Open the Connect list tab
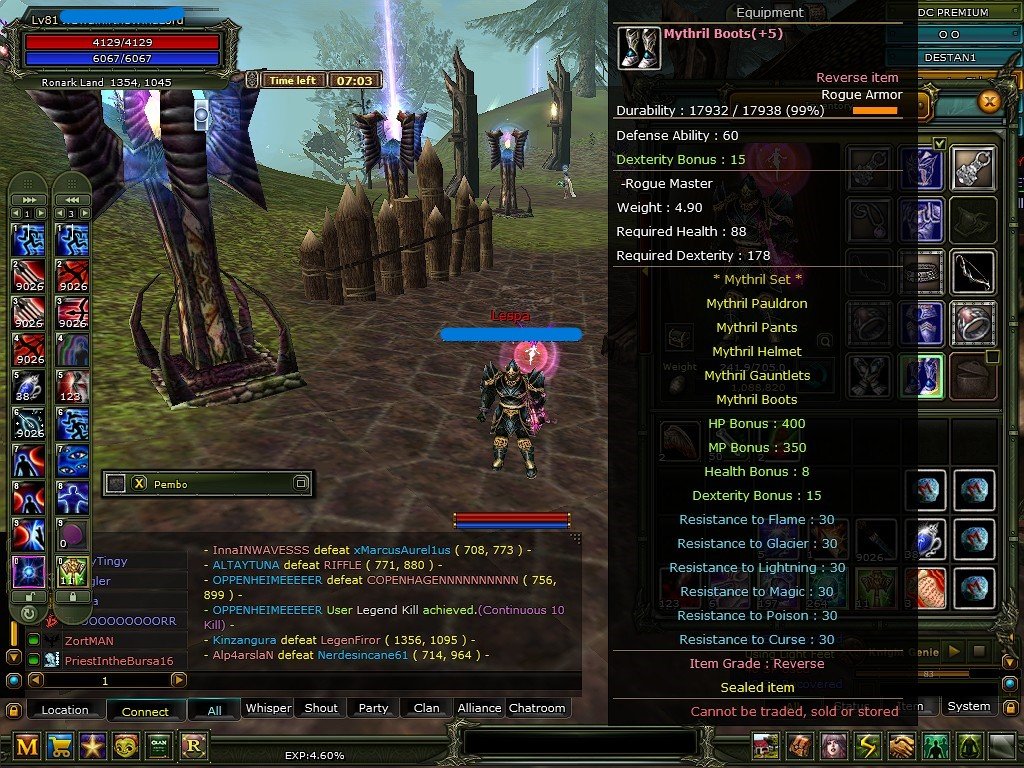The height and width of the screenshot is (768, 1024). tap(145, 710)
